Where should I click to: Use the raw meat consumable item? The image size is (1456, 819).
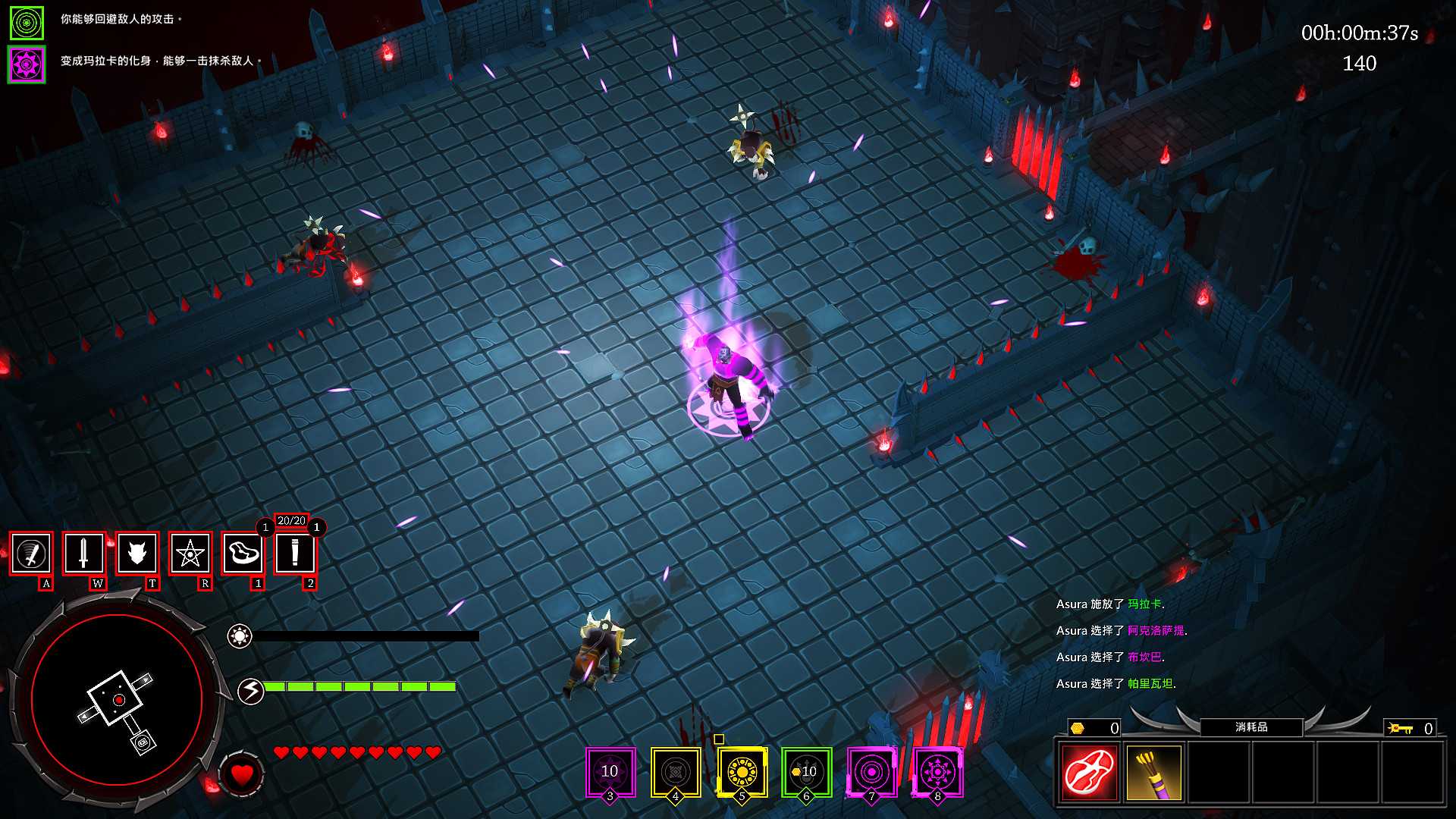coord(1090,773)
